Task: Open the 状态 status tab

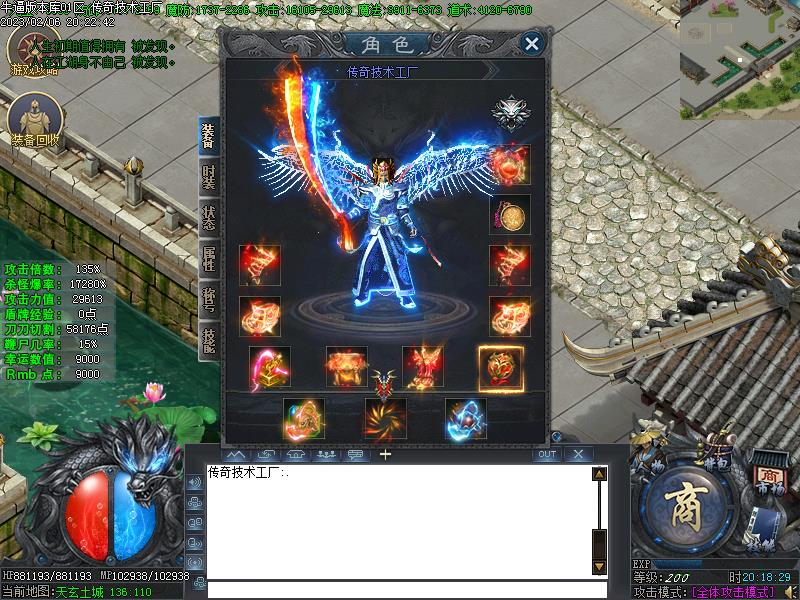Action: pos(208,218)
